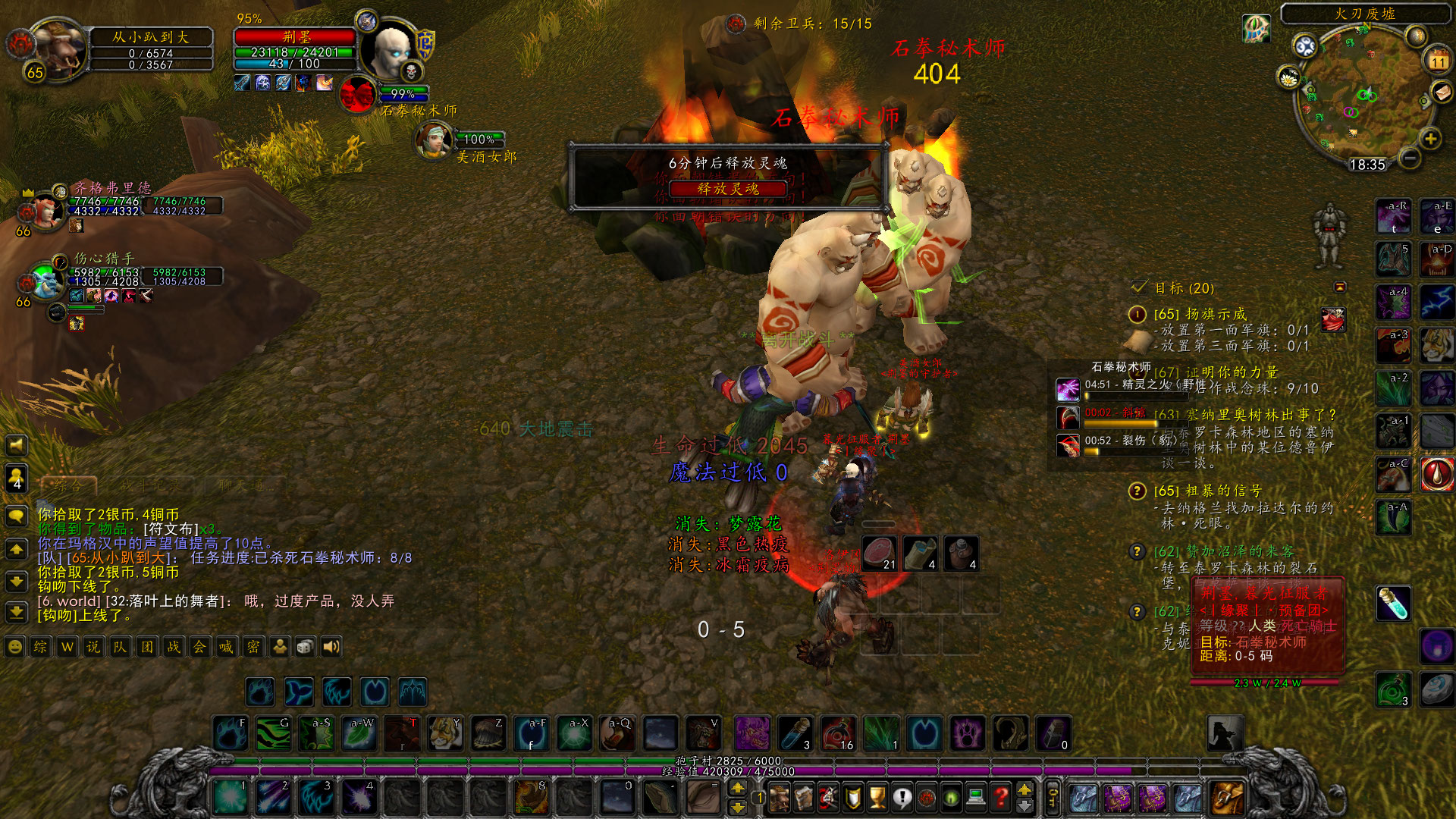Click the [符文布] item link in chat
The width and height of the screenshot is (1456, 819).
click(x=170, y=529)
